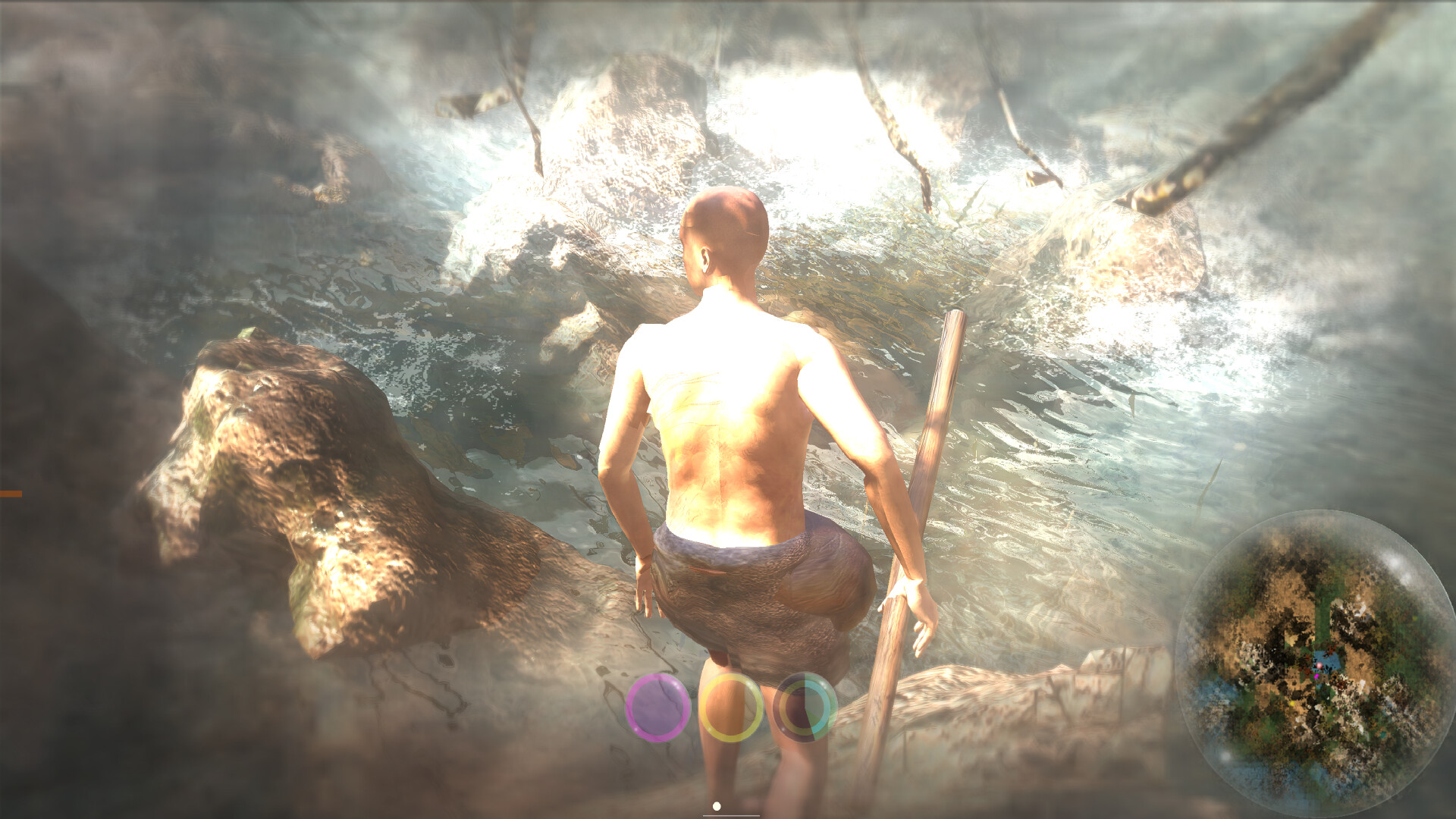Click the magenta waypoint dot on the minimap
1456x819 pixels.
[1316, 676]
